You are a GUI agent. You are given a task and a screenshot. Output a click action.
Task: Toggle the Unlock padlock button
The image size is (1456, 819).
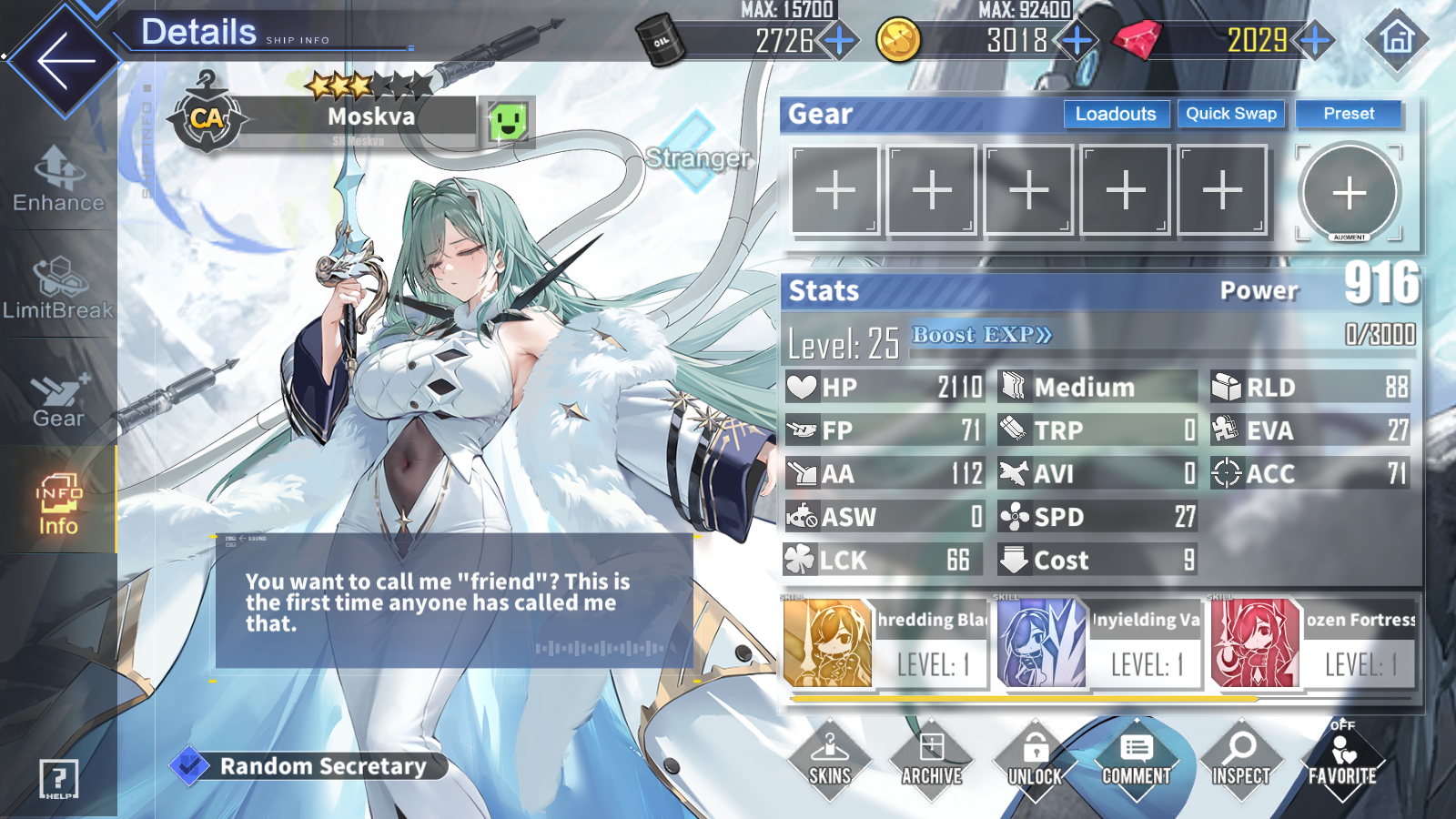click(1035, 761)
